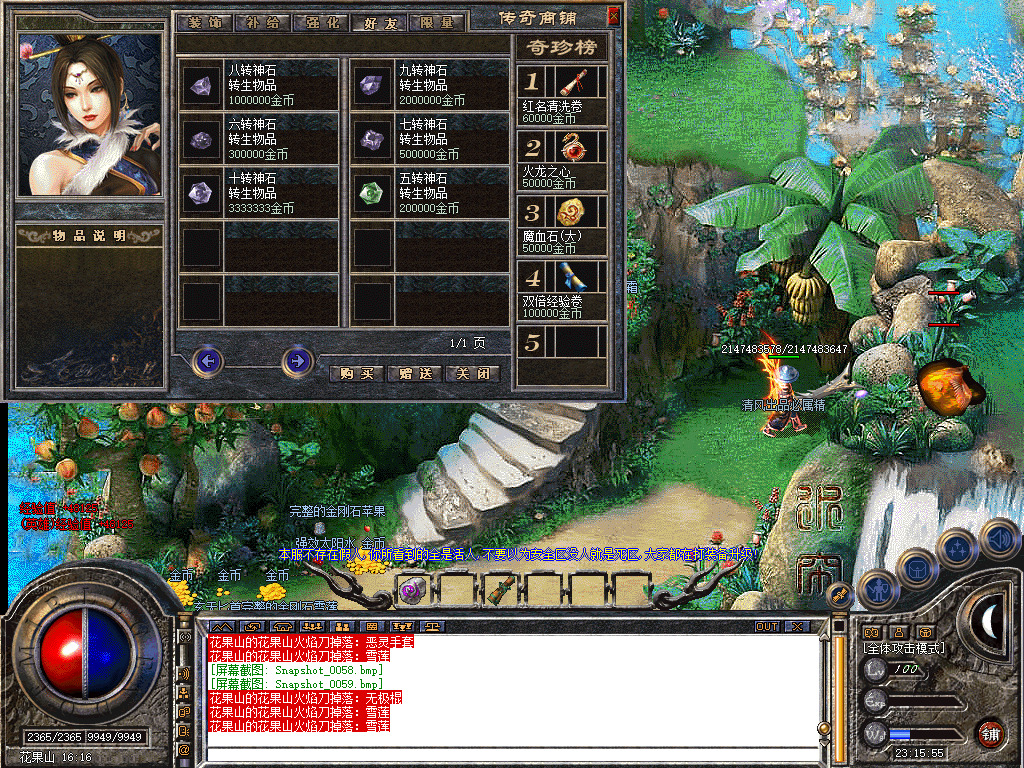This screenshot has height=768, width=1024.
Task: Close the shop with the red X
Action: click(614, 17)
